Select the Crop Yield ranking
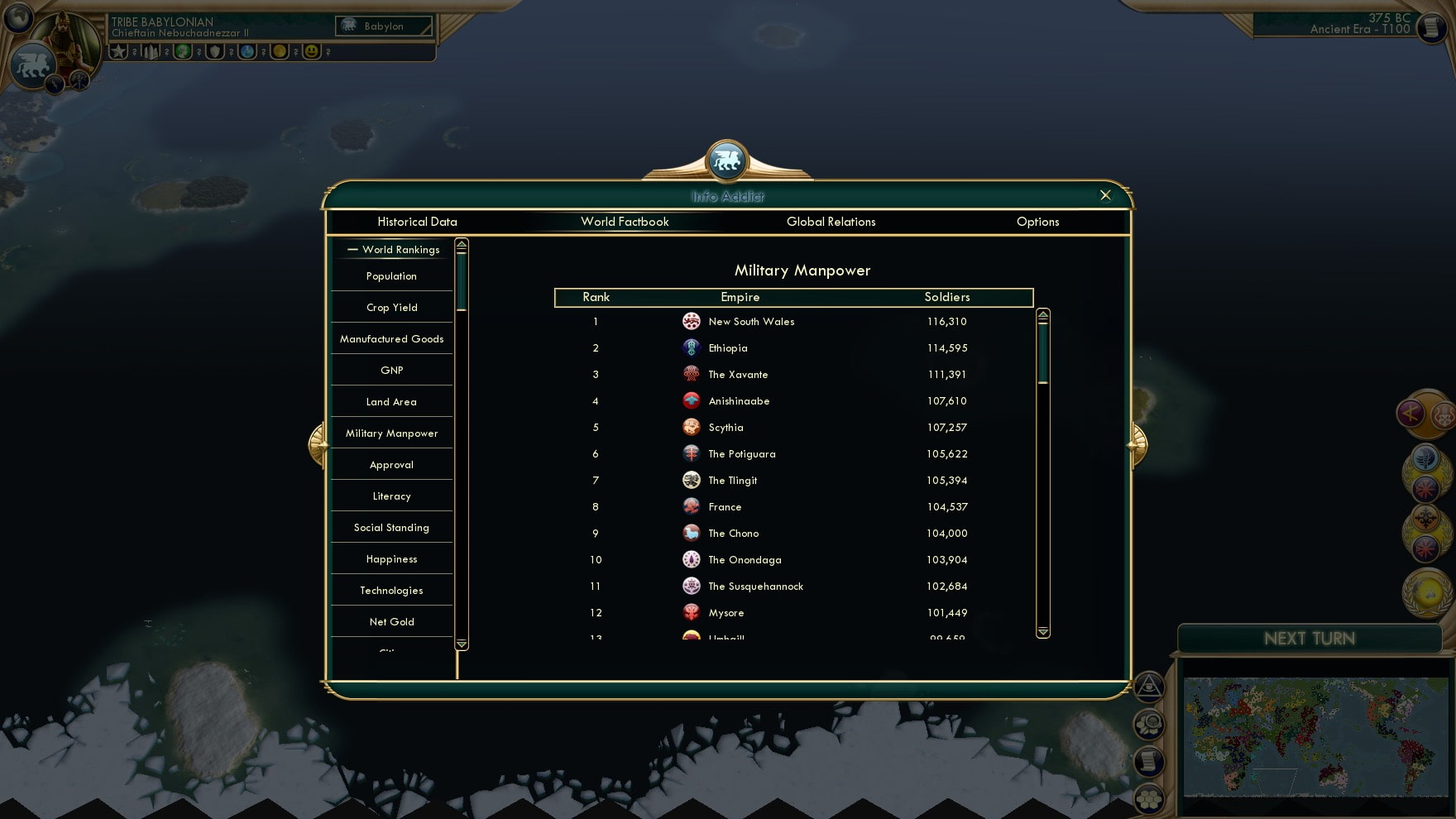1456x819 pixels. click(x=390, y=307)
